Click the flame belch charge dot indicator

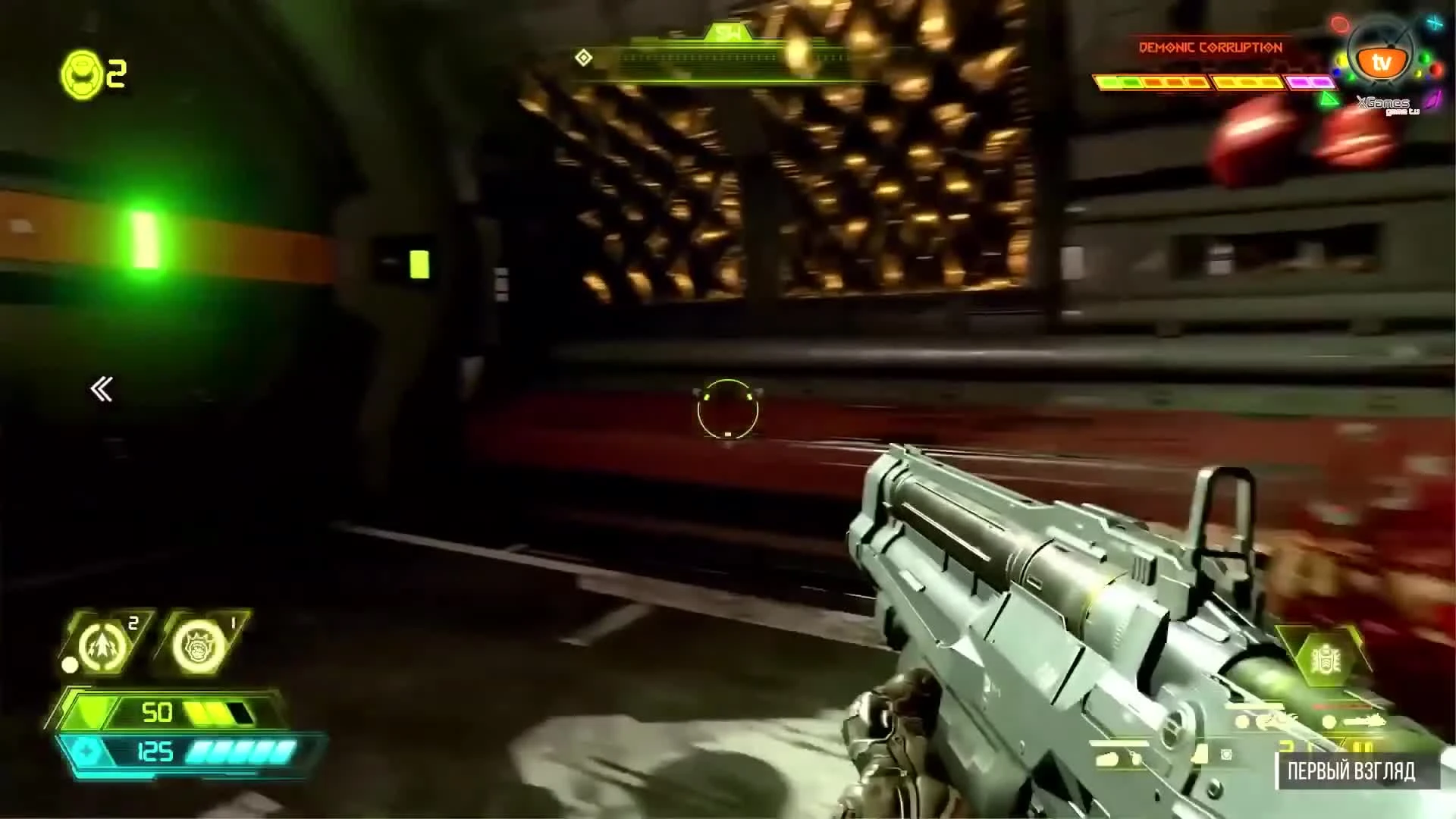click(70, 665)
